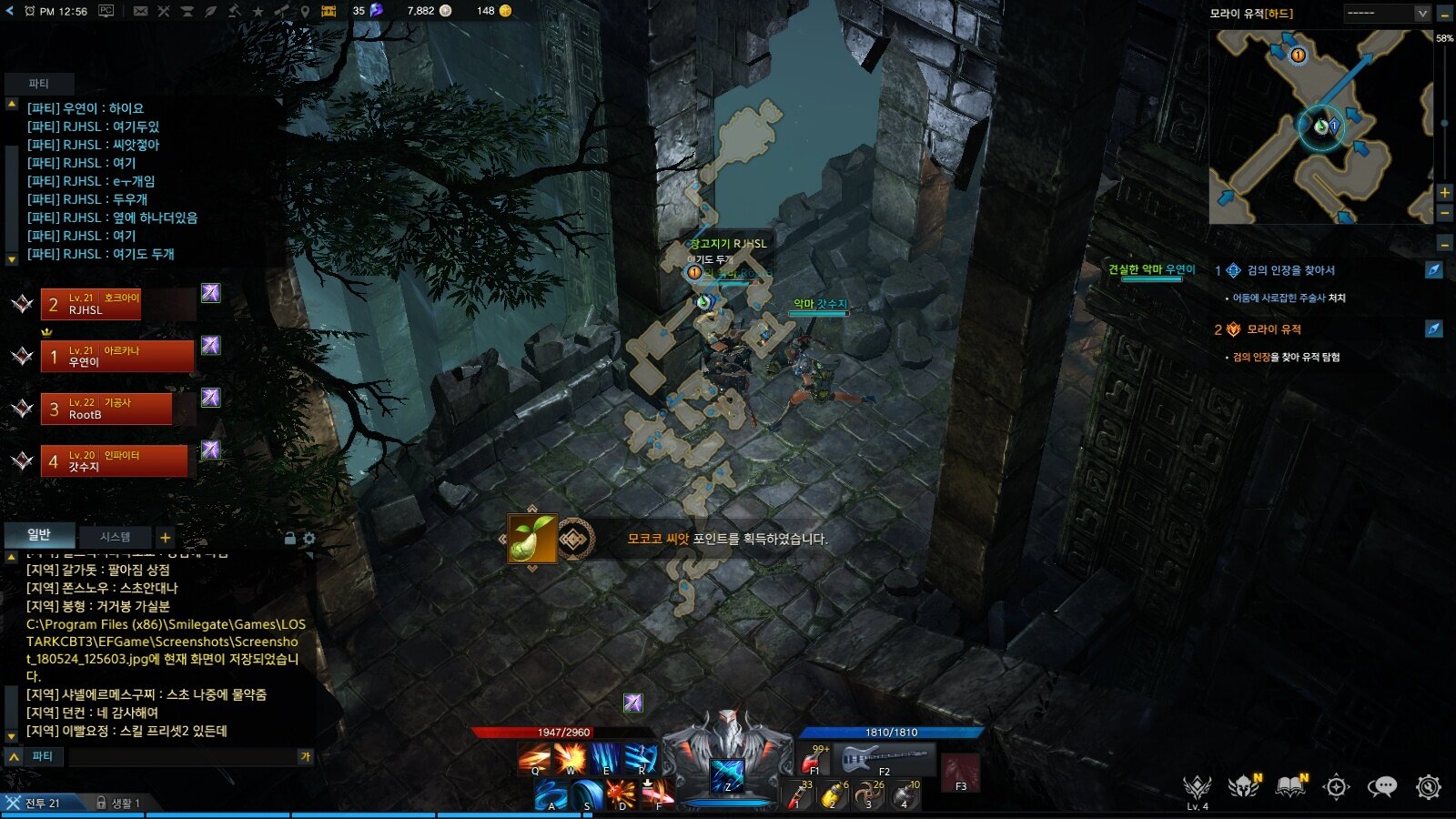The height and width of the screenshot is (819, 1456).
Task: Use the yellow flask in slot 2
Action: pos(832,795)
